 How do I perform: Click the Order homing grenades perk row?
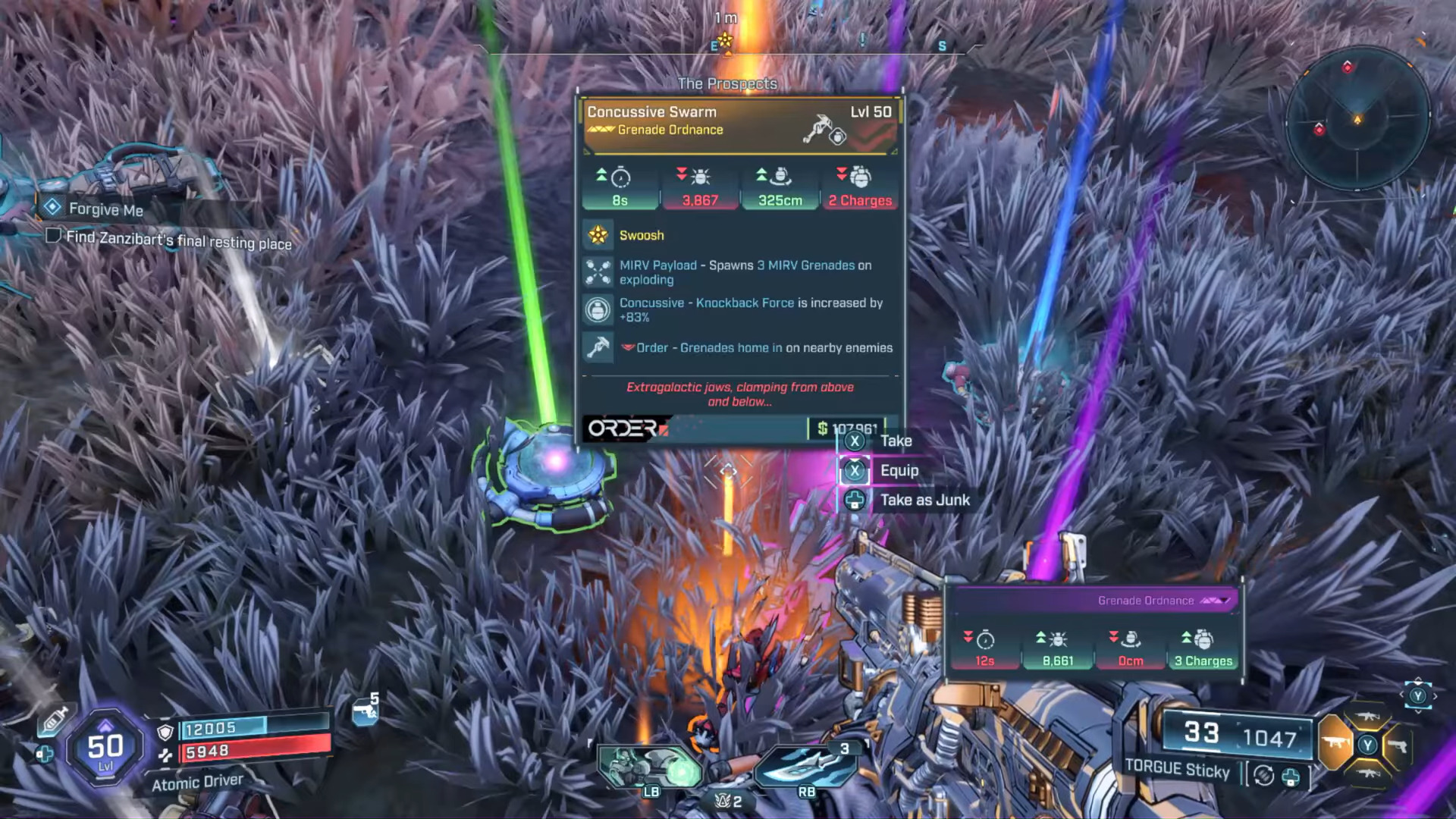click(739, 348)
